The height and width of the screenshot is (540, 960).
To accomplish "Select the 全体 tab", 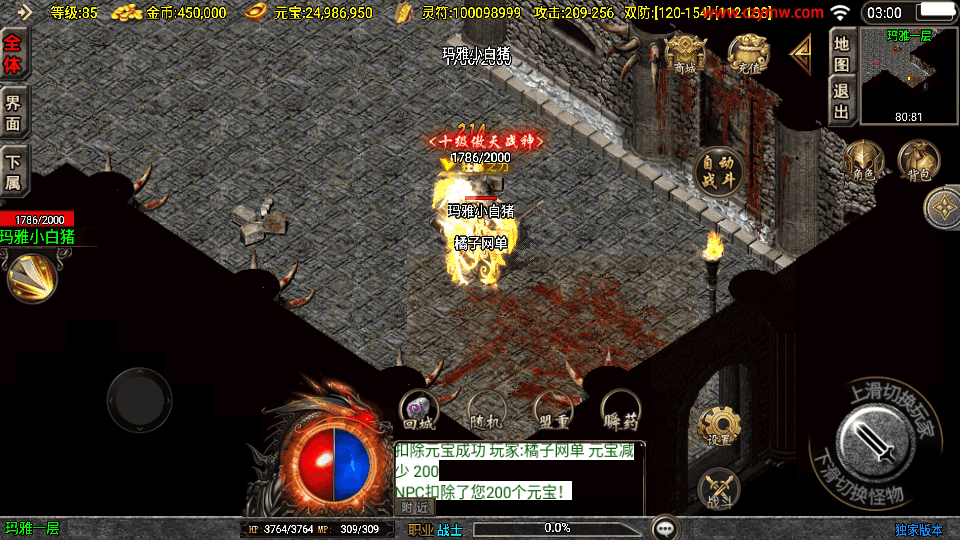I will point(14,55).
